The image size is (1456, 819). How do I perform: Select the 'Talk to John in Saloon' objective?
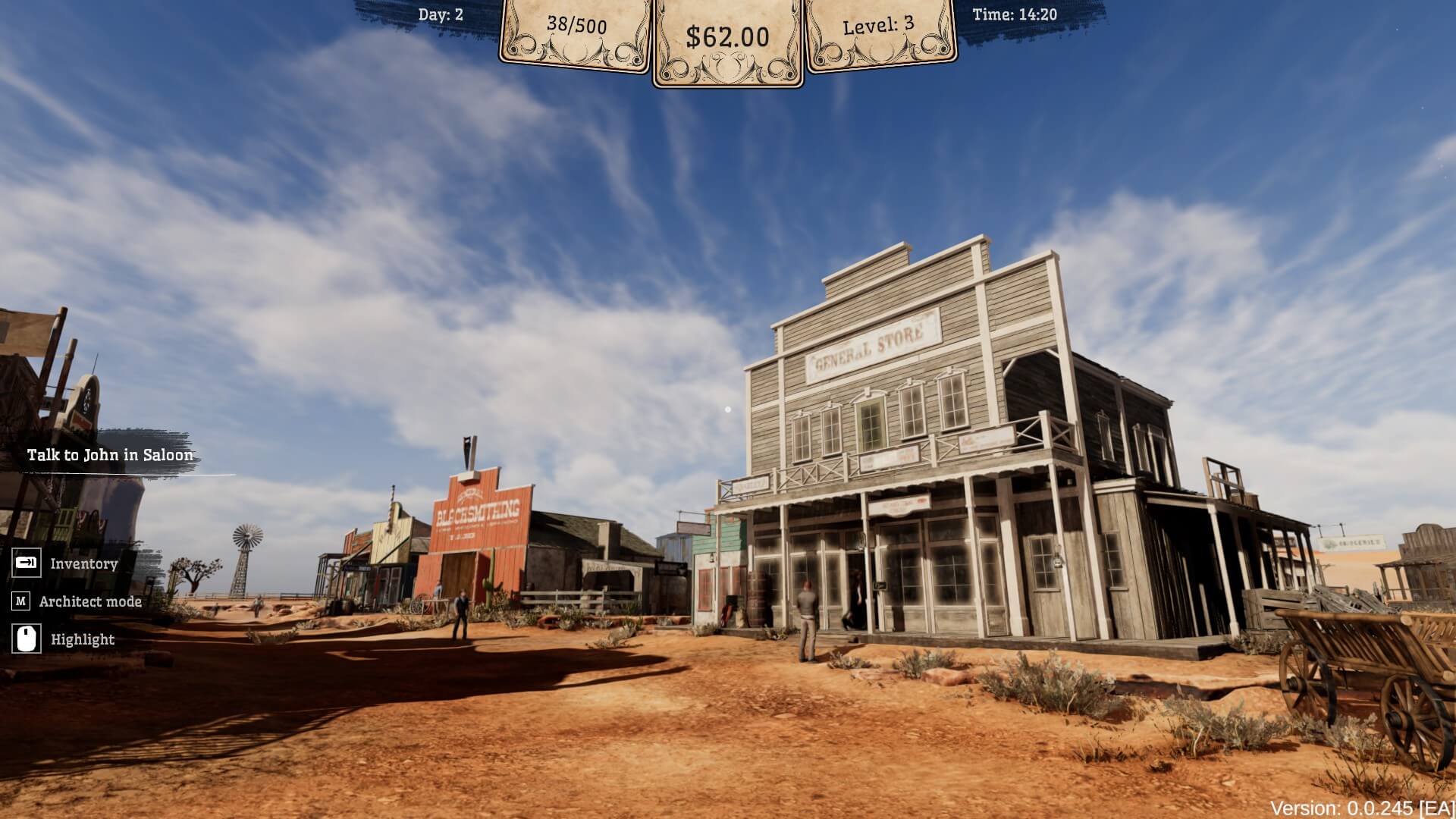pos(110,455)
